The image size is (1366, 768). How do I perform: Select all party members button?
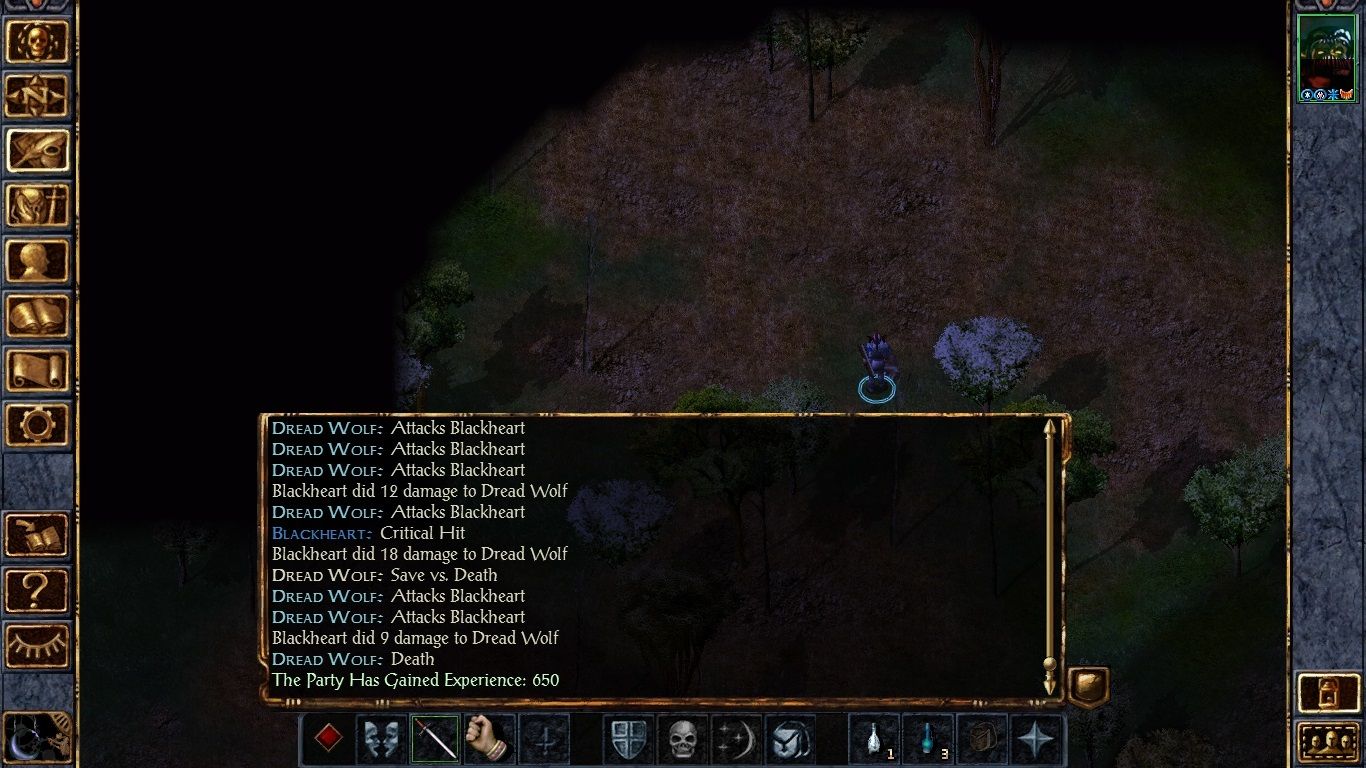pos(1326,742)
